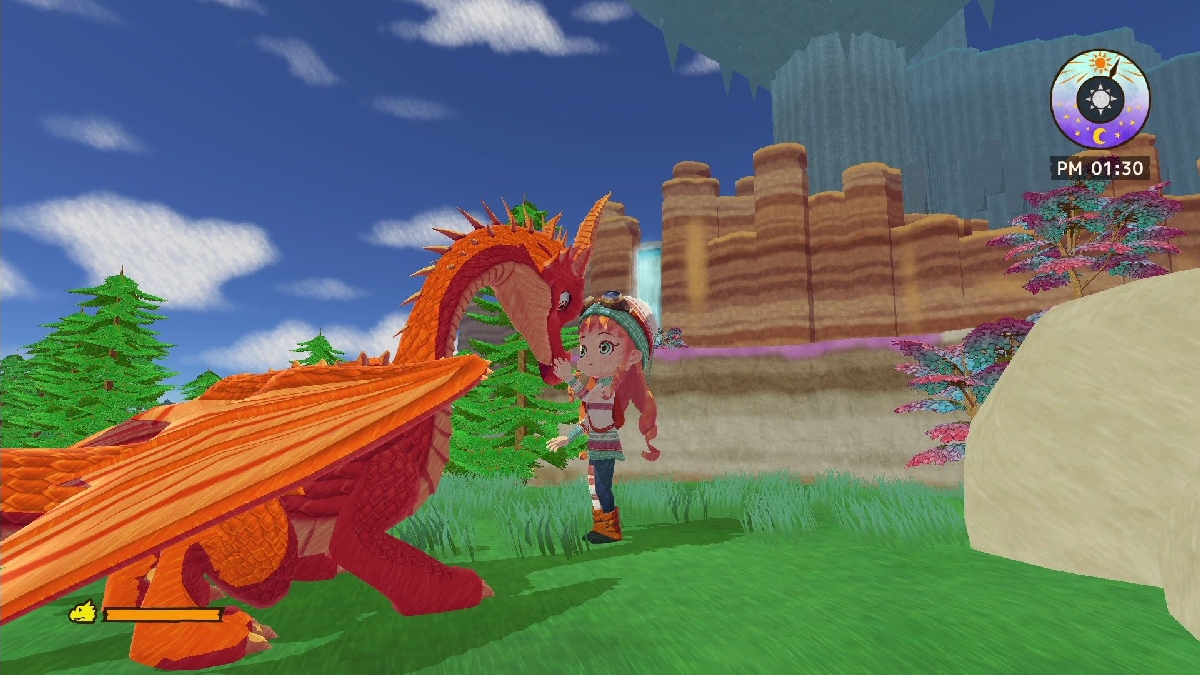
Task: Click the day-night cycle clock dial
Action: pos(1100,99)
